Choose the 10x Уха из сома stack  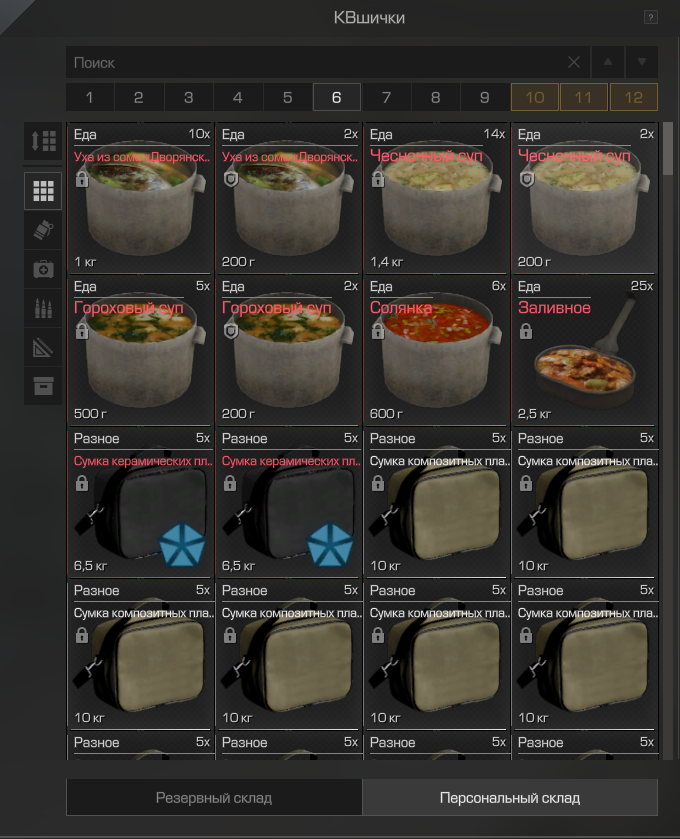(140, 198)
